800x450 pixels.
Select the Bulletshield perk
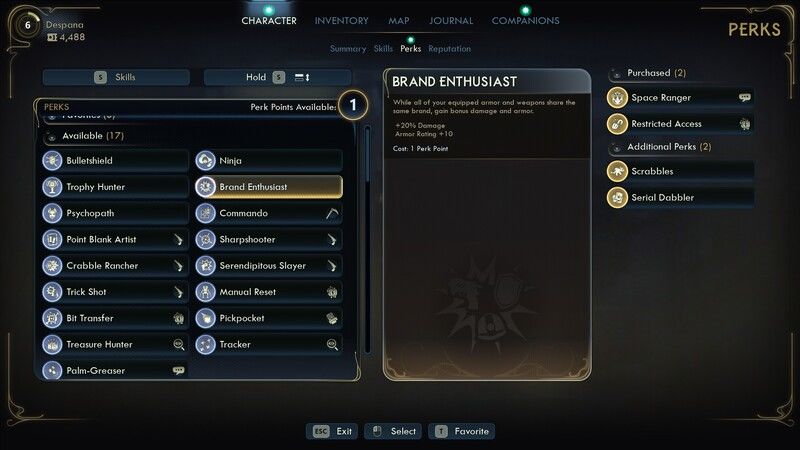(x=115, y=161)
